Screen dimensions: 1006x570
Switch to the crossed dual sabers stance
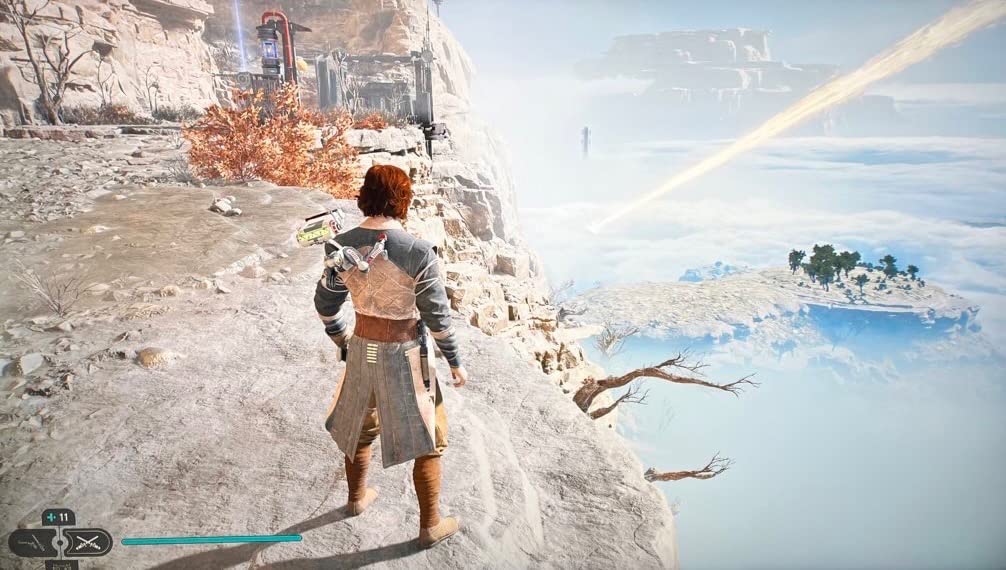point(87,543)
